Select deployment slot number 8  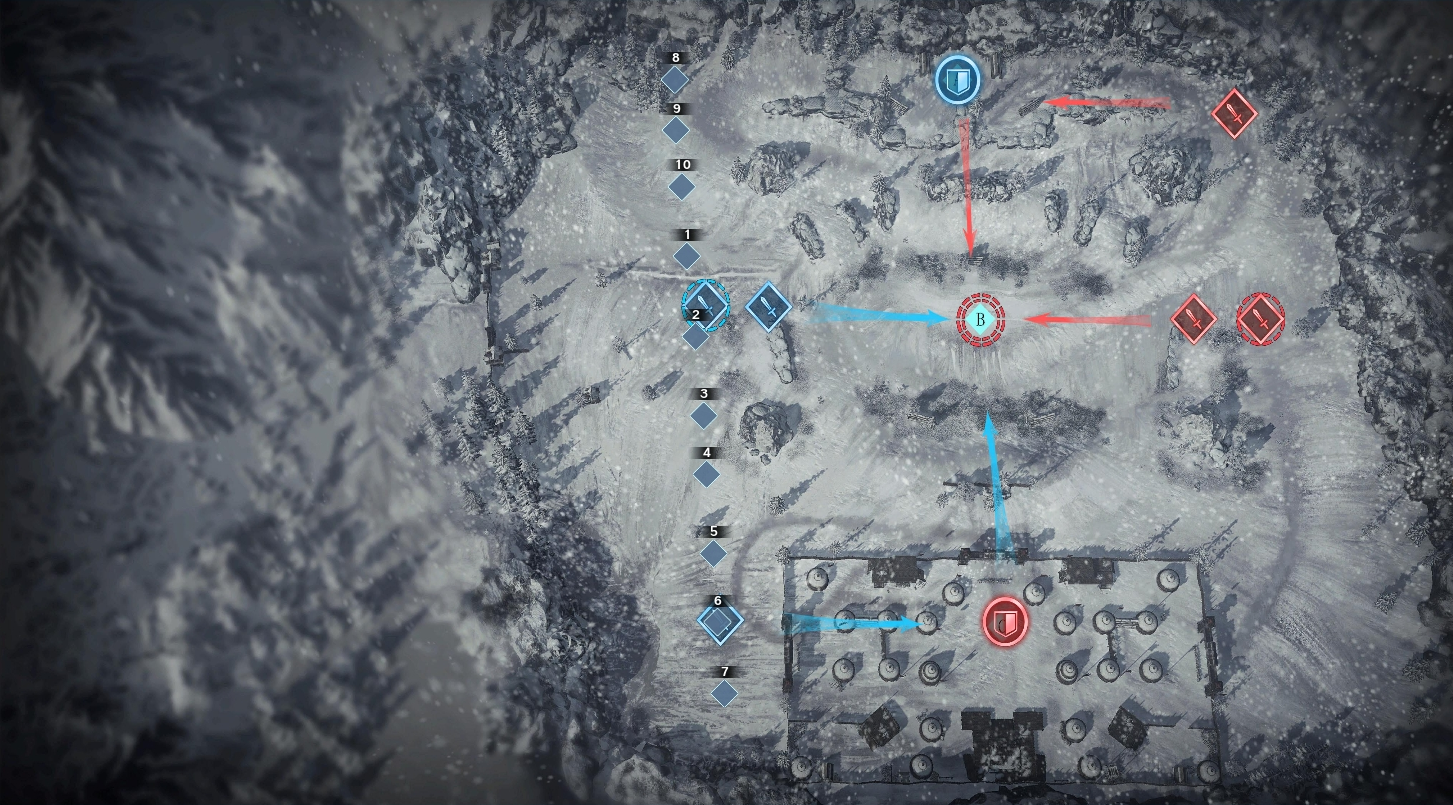pos(675,79)
